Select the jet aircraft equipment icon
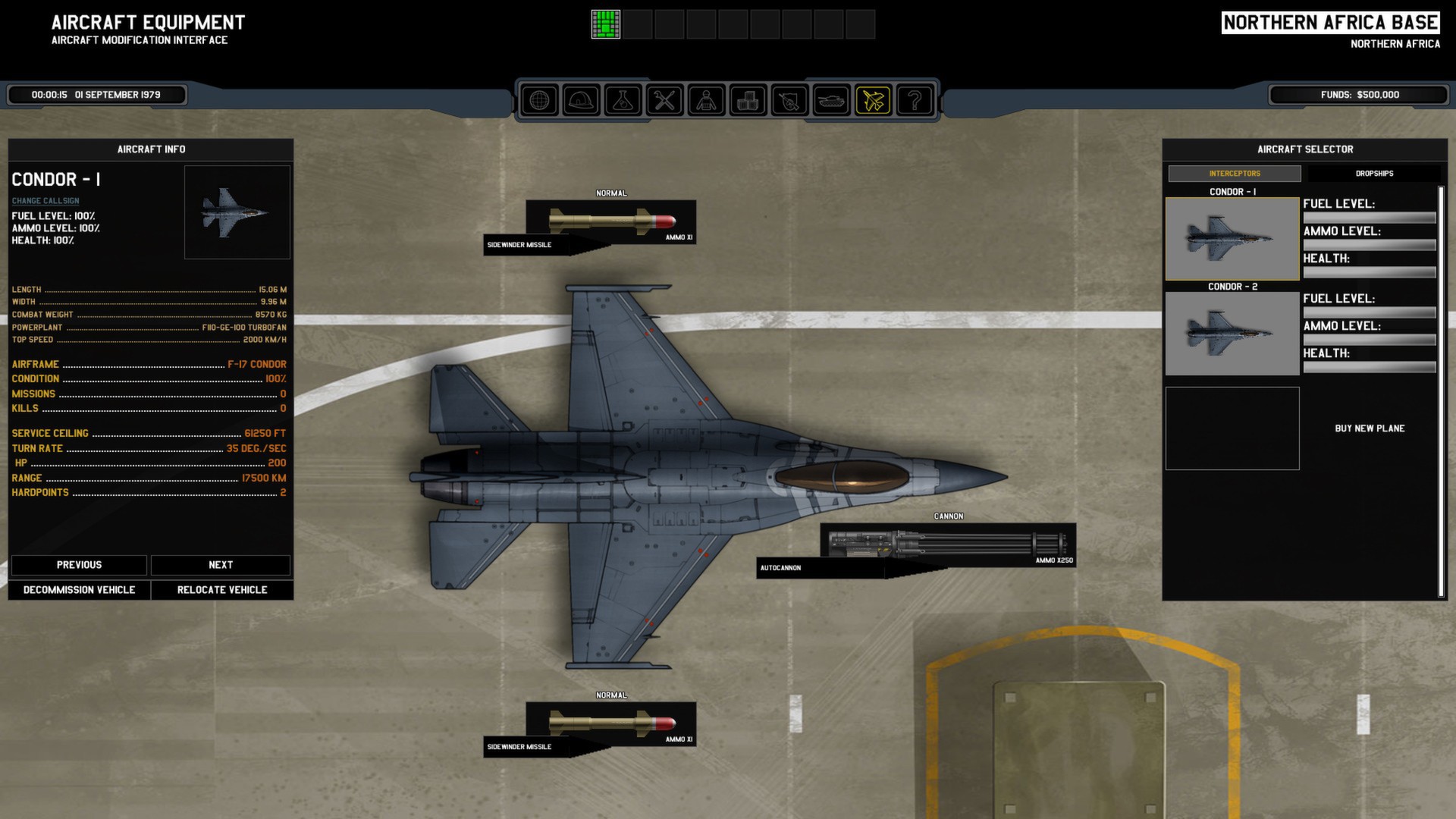This screenshot has width=1456, height=819. tap(873, 100)
